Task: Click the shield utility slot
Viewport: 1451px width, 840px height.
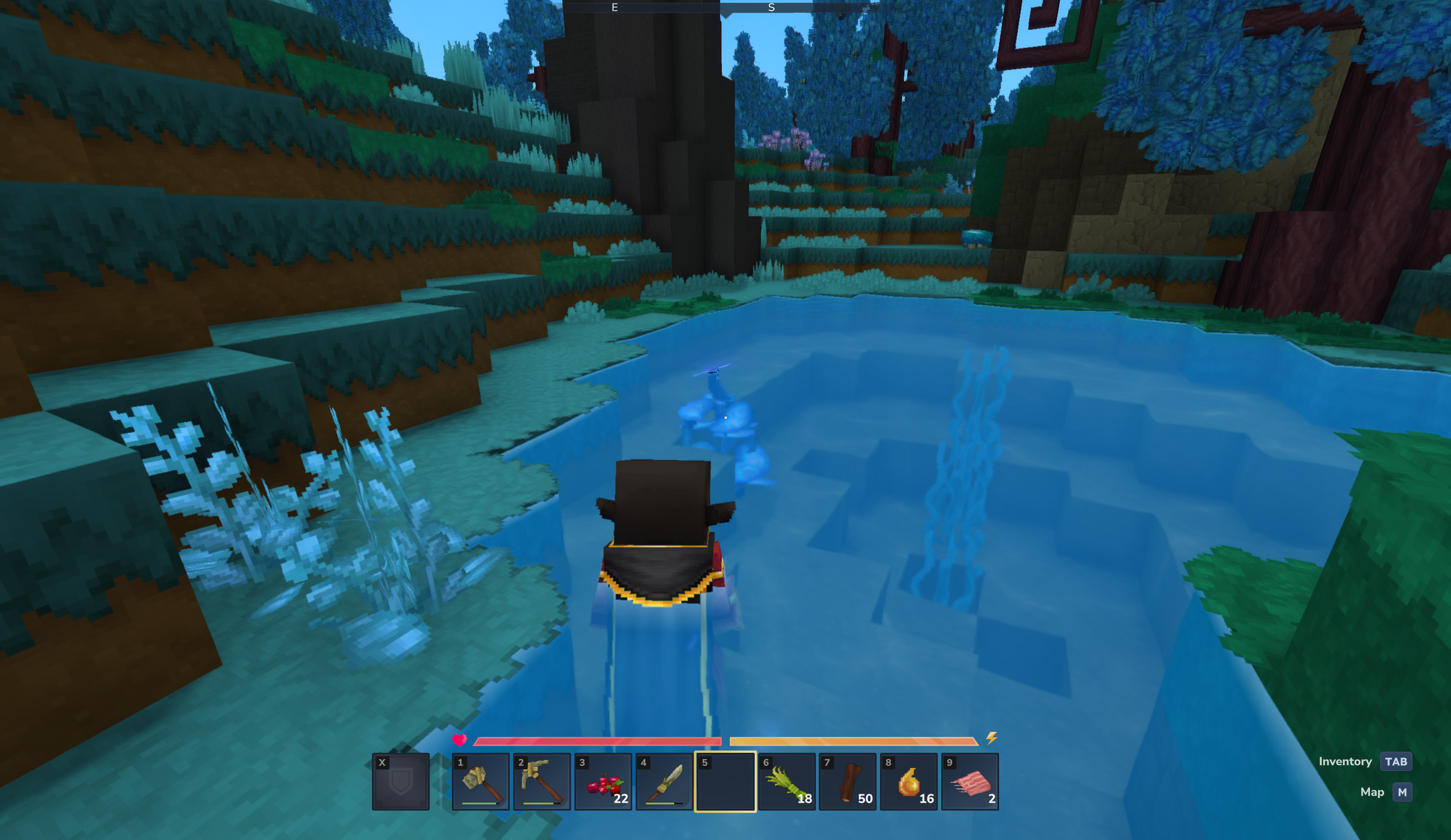Action: point(400,782)
